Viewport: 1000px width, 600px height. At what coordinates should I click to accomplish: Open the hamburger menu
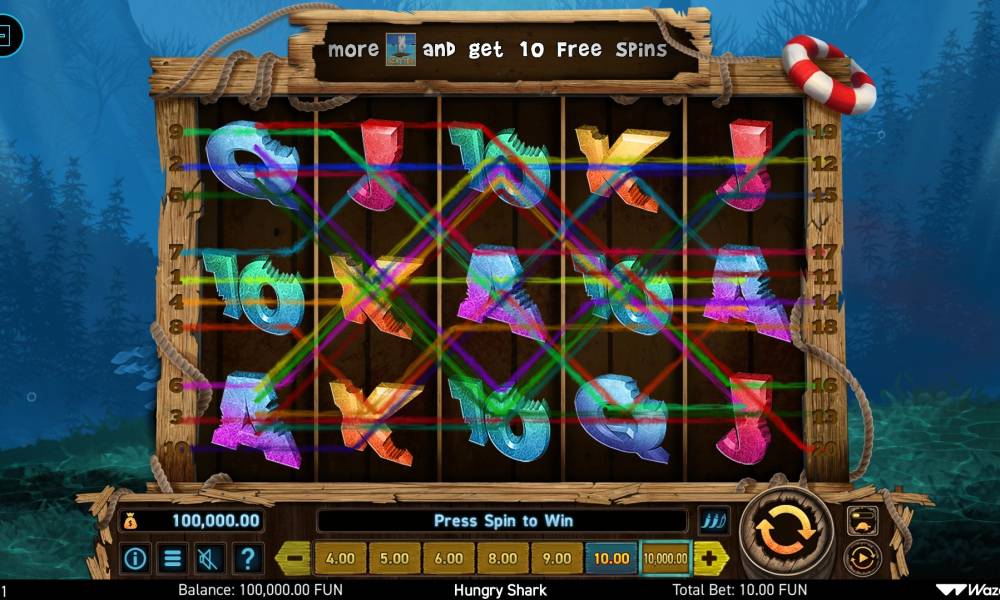pos(173,558)
